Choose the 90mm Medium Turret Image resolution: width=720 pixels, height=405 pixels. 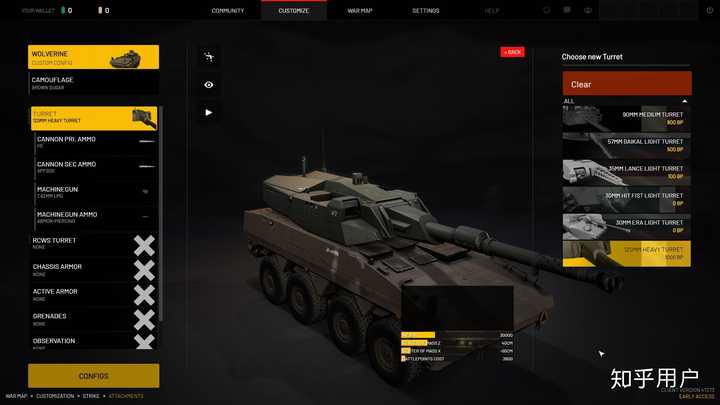click(626, 119)
